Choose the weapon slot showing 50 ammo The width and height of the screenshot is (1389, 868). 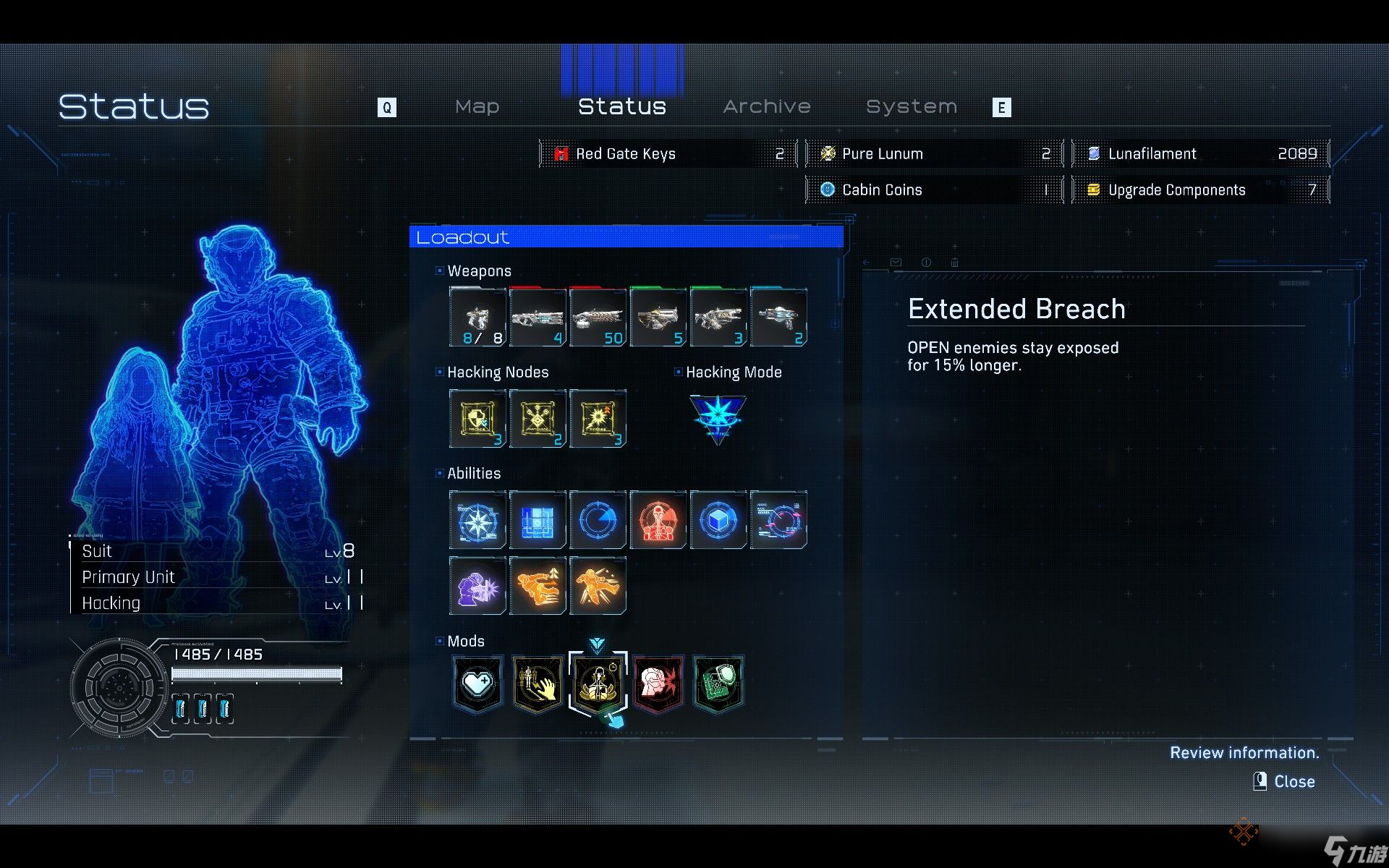pos(598,318)
